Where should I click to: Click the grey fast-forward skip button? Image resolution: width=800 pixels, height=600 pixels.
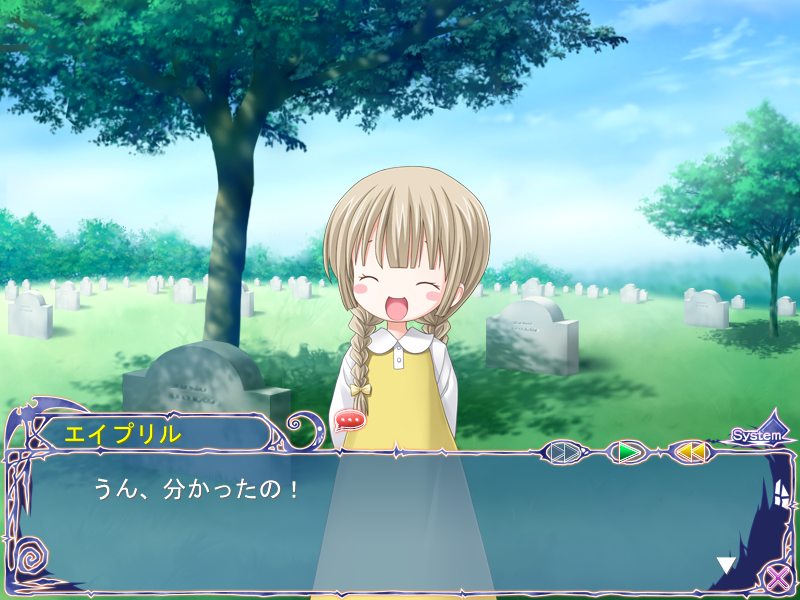[565, 452]
